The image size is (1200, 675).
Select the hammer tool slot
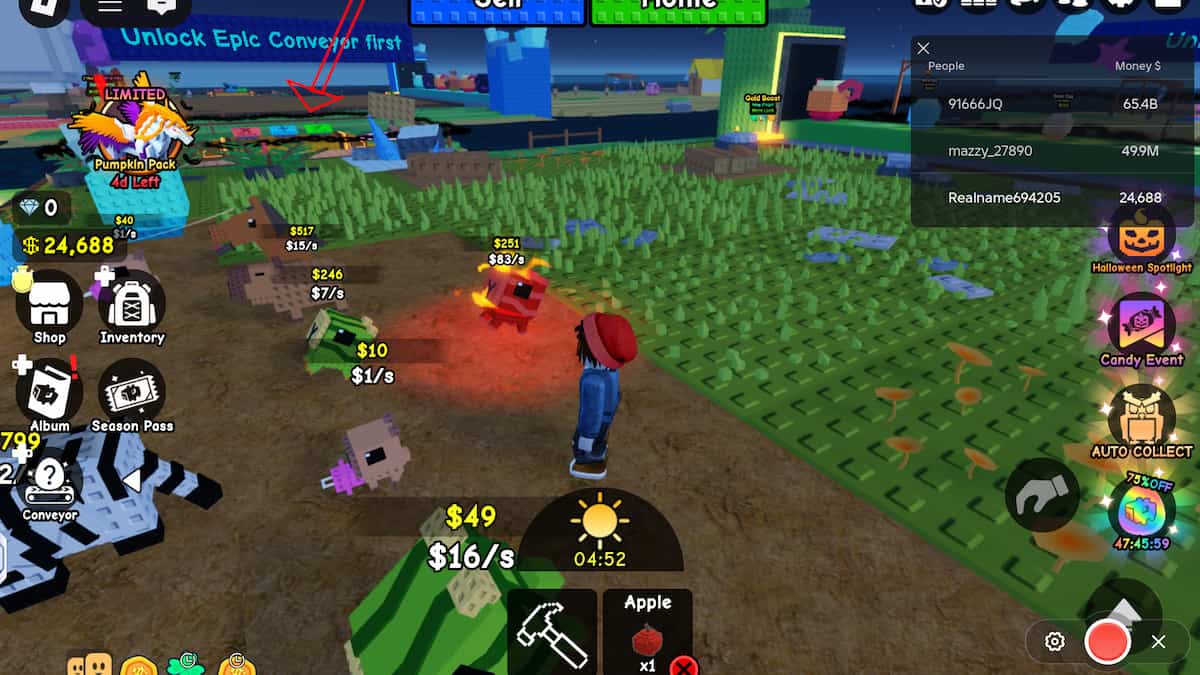click(552, 632)
